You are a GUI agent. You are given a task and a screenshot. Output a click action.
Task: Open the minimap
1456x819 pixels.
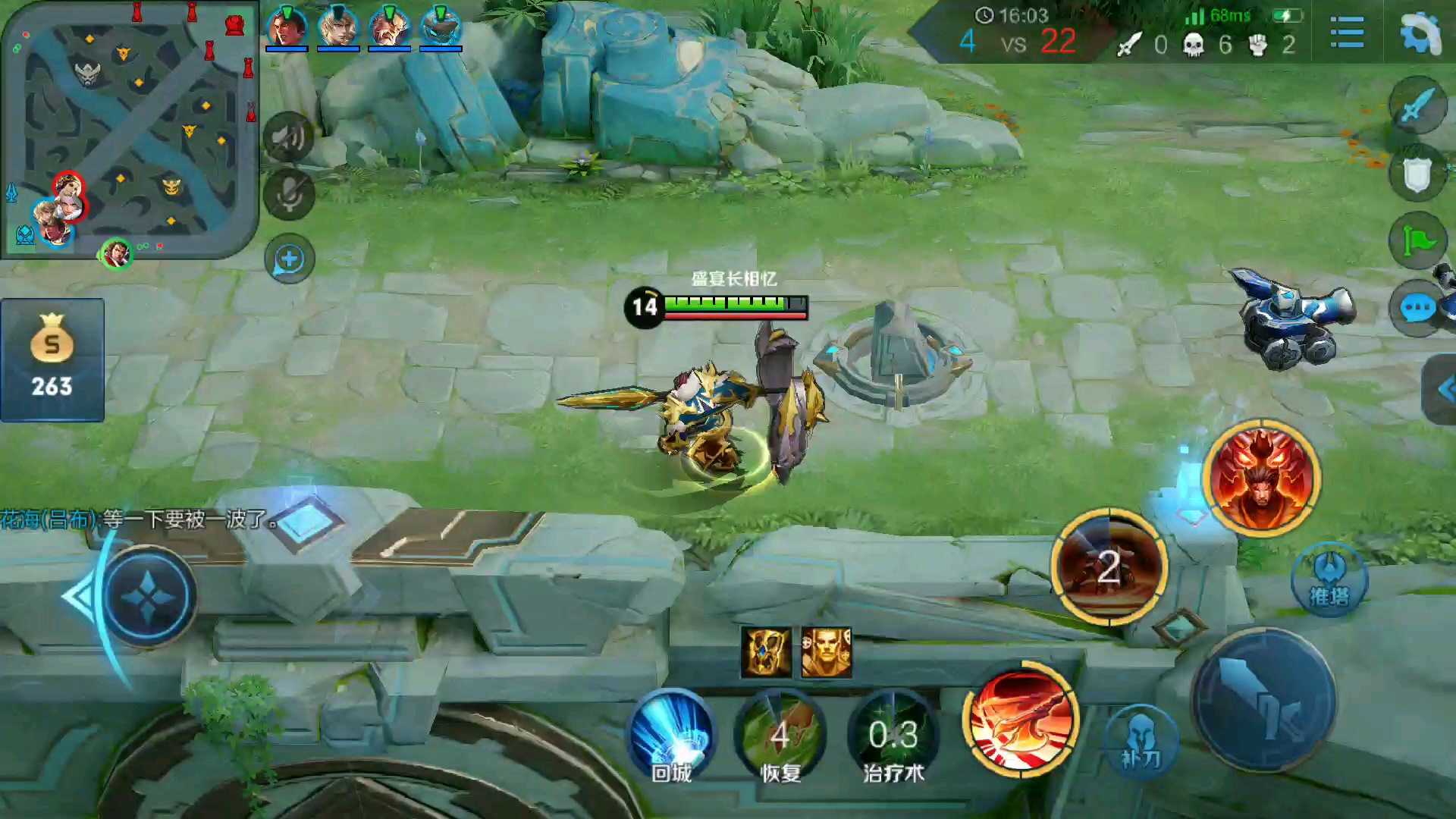pyautogui.click(x=129, y=129)
